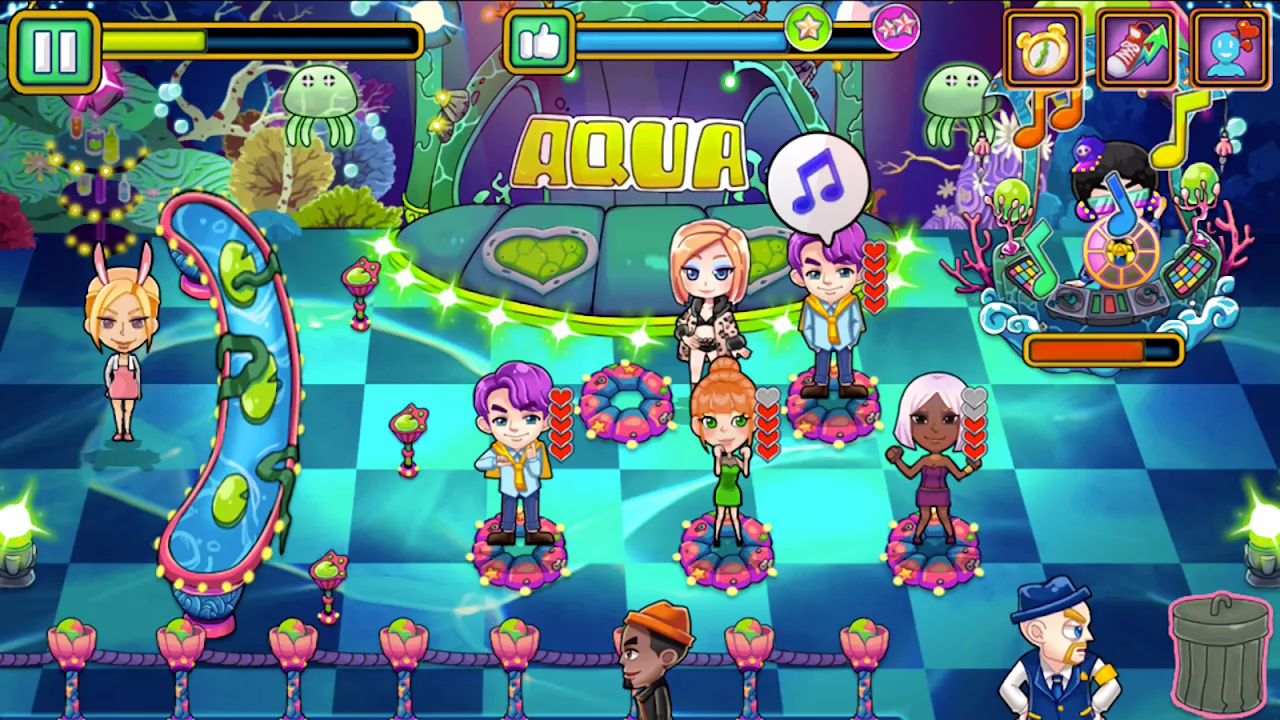Use the sneaker speed boost power-up
The height and width of the screenshot is (720, 1280).
[1136, 48]
